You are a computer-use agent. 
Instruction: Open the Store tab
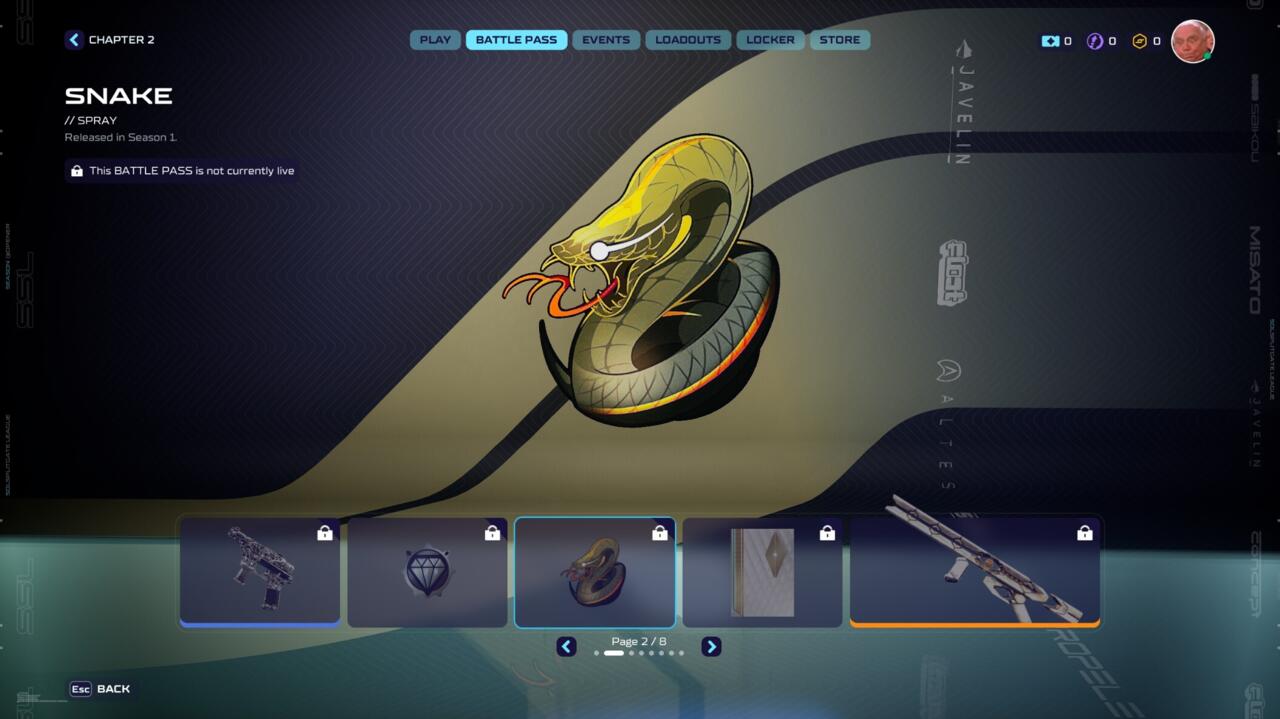point(840,40)
